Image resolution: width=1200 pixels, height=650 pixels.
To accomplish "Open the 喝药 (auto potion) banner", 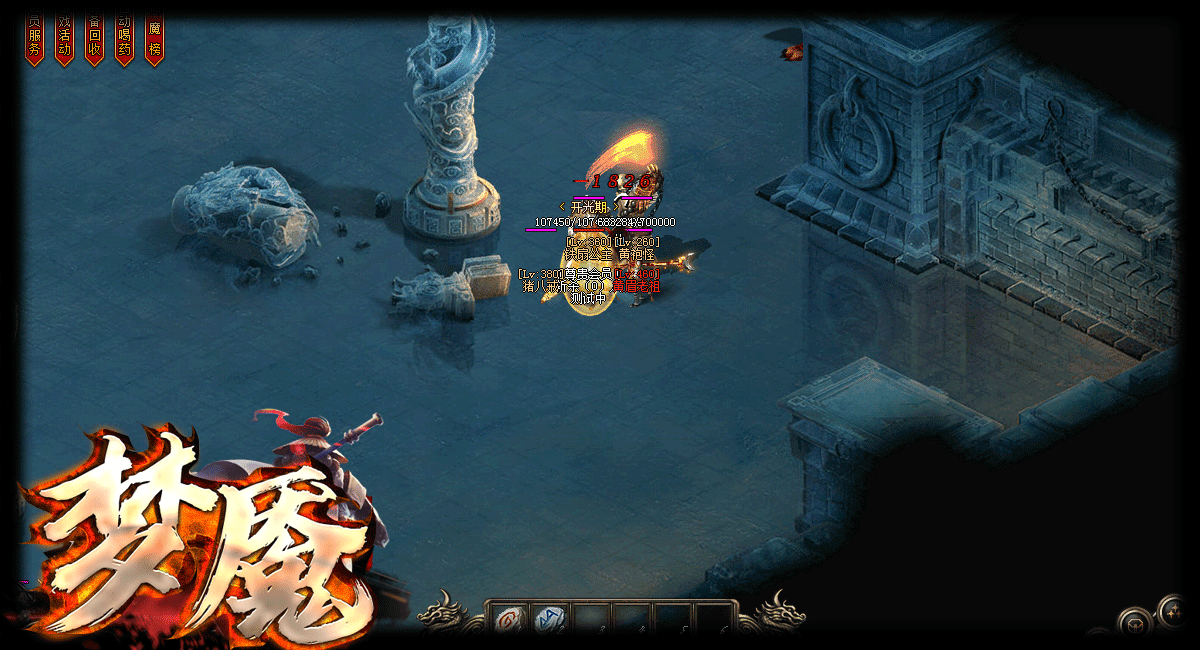I will [x=125, y=40].
